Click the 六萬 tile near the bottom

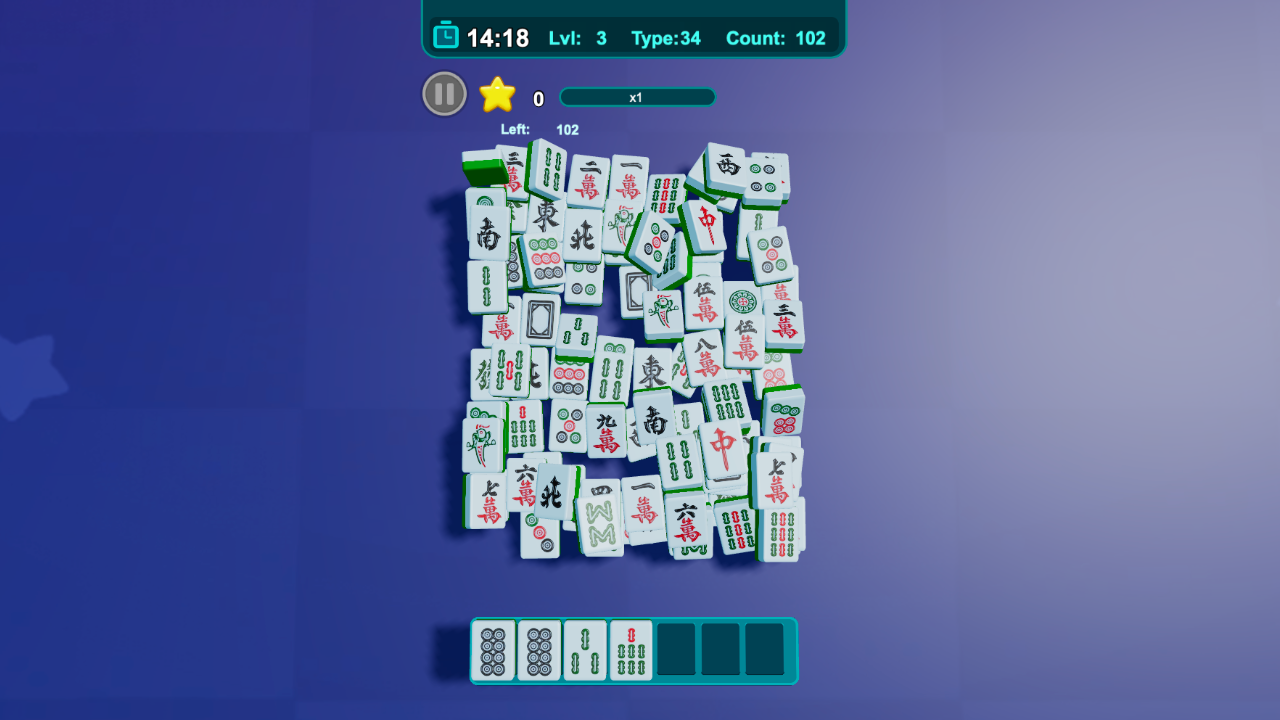coord(687,521)
